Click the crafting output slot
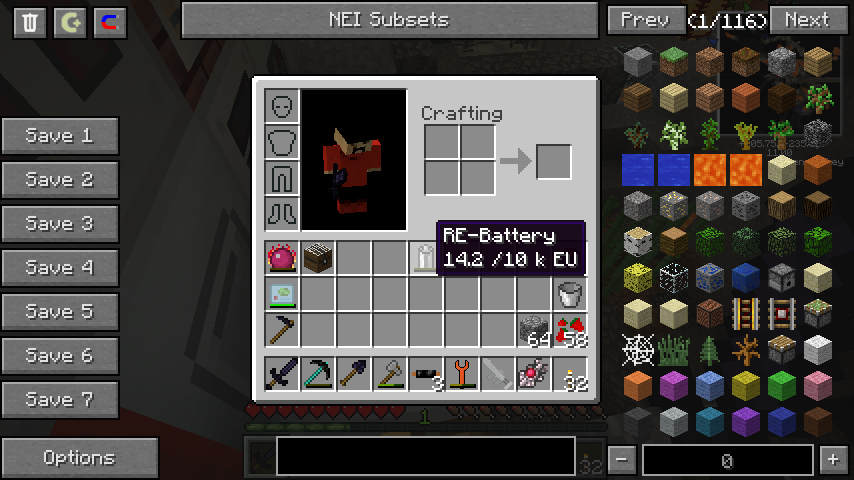This screenshot has width=854, height=480. (554, 162)
